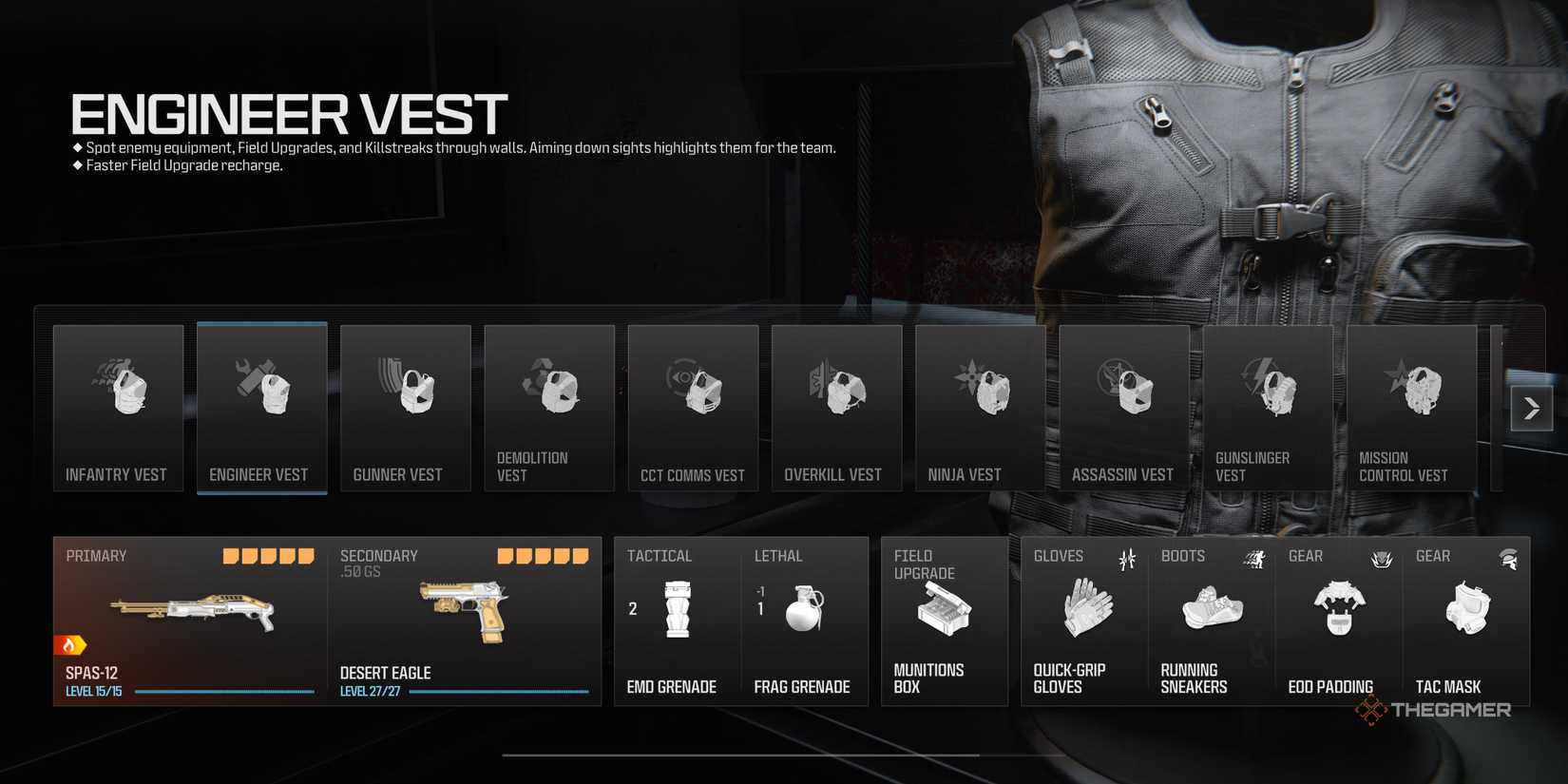Viewport: 1568px width, 784px height.
Task: Choose the CCT Comms Vest
Action: 693,407
